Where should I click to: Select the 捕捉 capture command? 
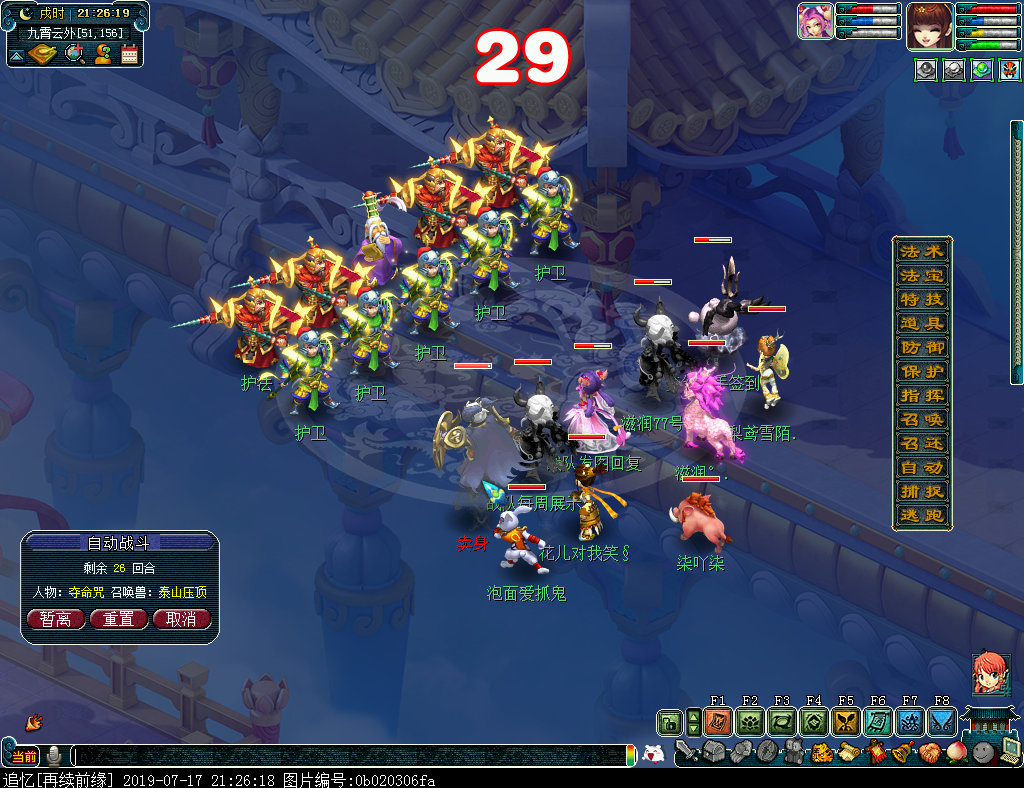point(921,492)
